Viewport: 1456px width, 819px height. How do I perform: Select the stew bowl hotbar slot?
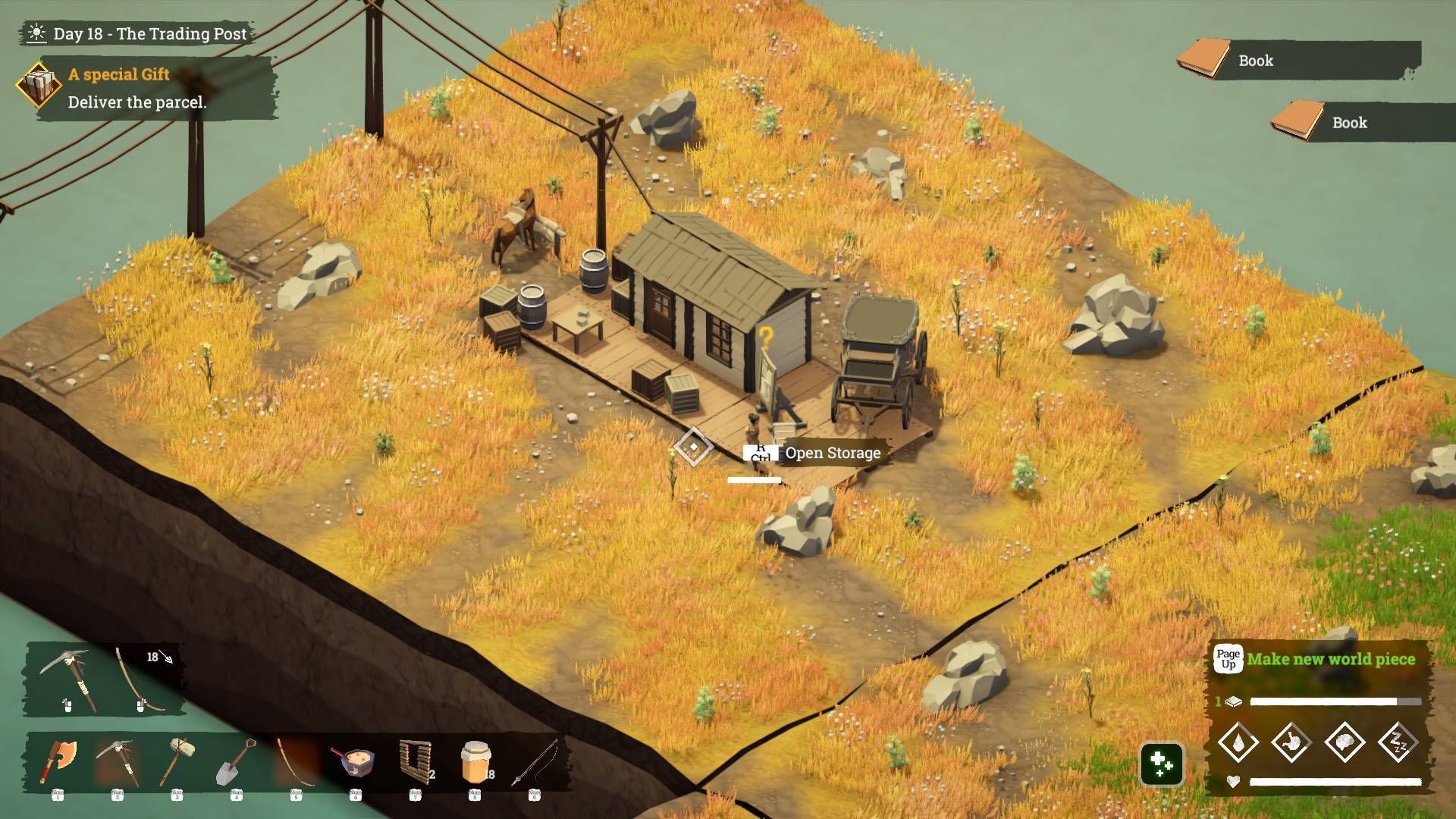pos(355,761)
